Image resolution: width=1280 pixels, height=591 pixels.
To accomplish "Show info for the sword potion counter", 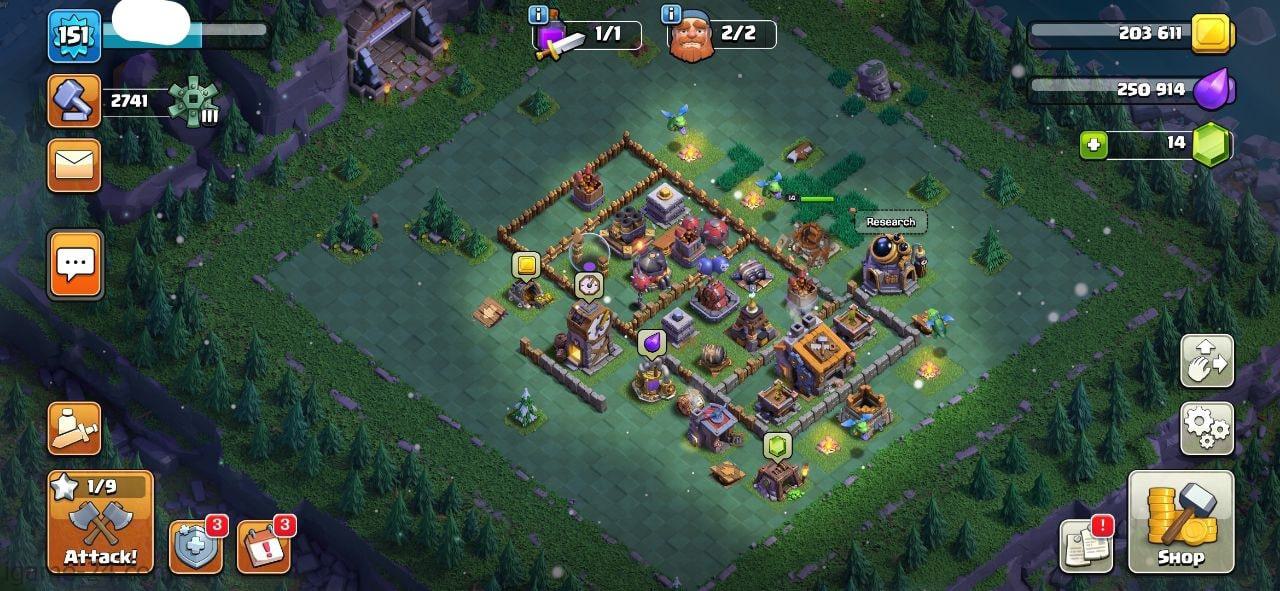I will pos(539,14).
